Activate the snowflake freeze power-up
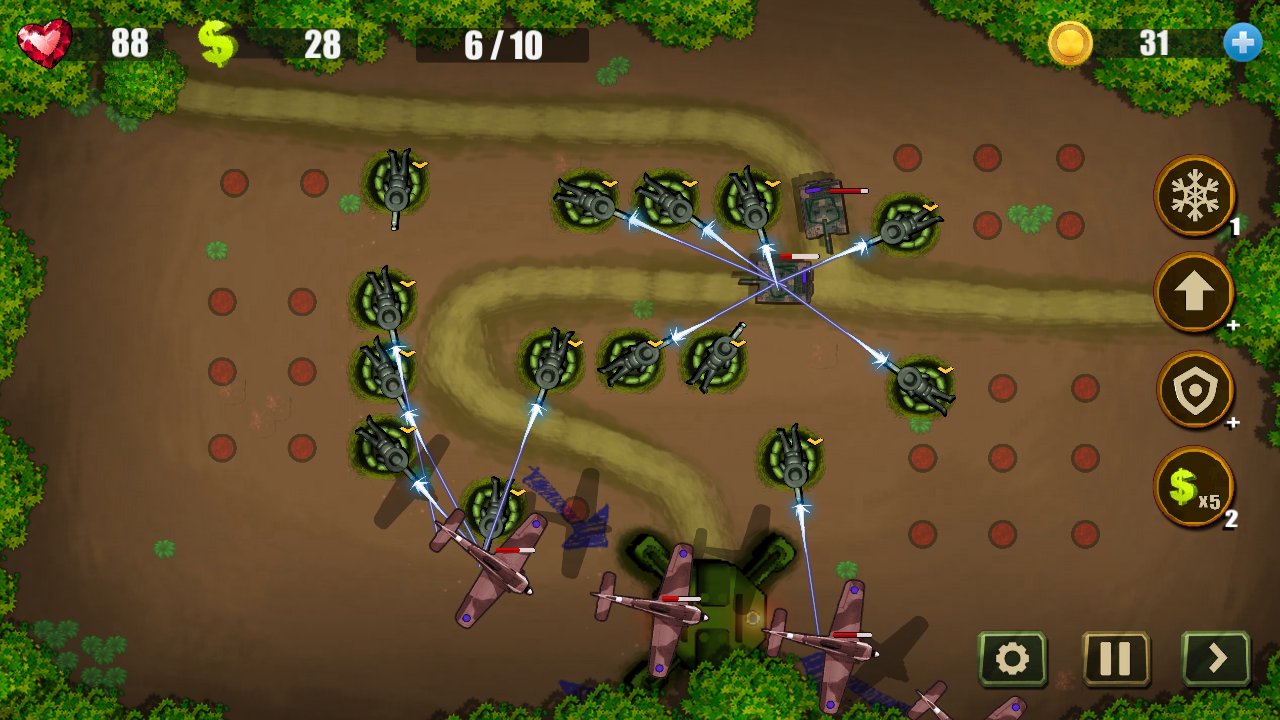 click(x=1194, y=195)
